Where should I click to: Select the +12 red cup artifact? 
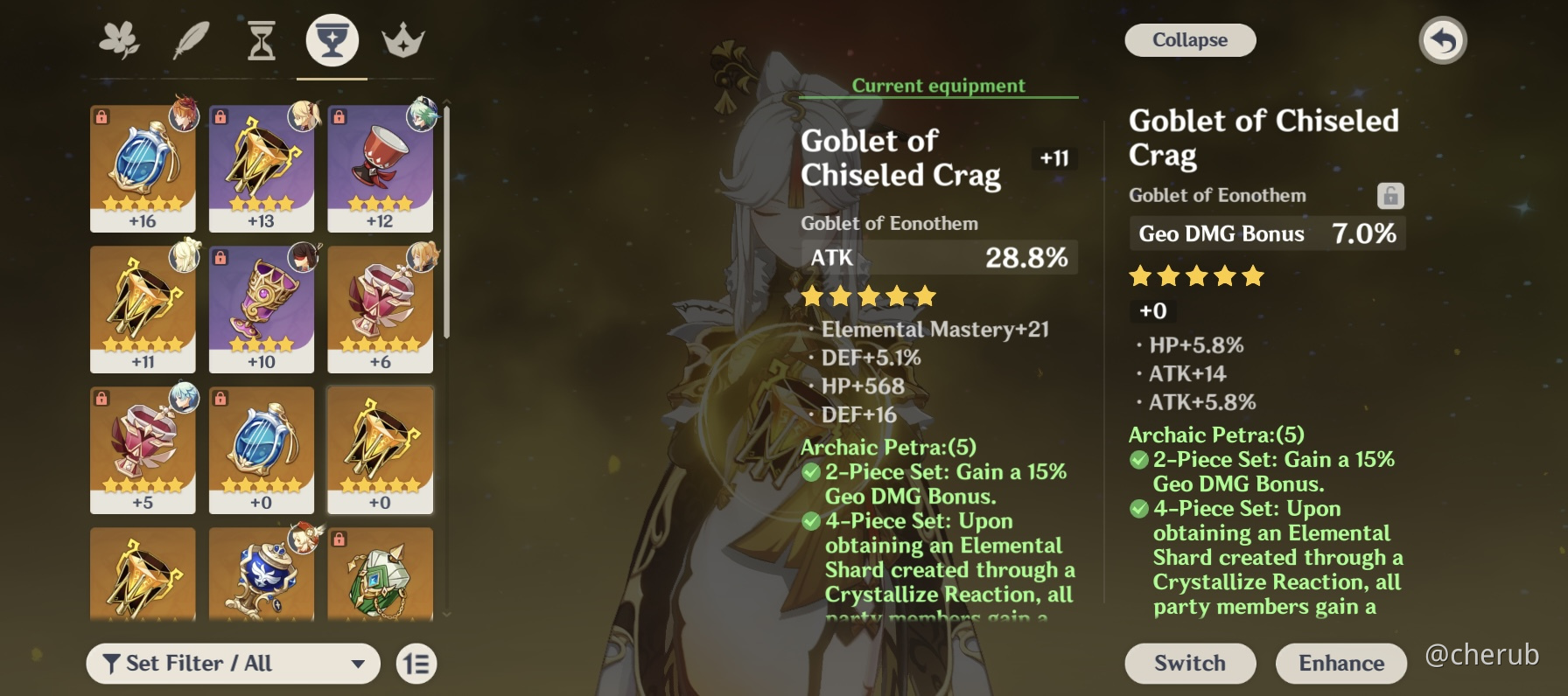(x=380, y=168)
